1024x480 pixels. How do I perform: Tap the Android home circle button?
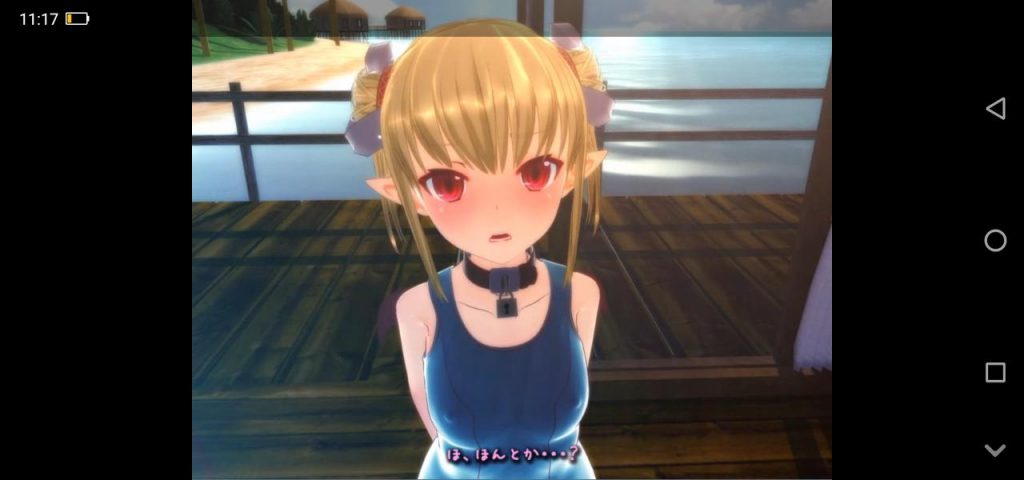(995, 240)
